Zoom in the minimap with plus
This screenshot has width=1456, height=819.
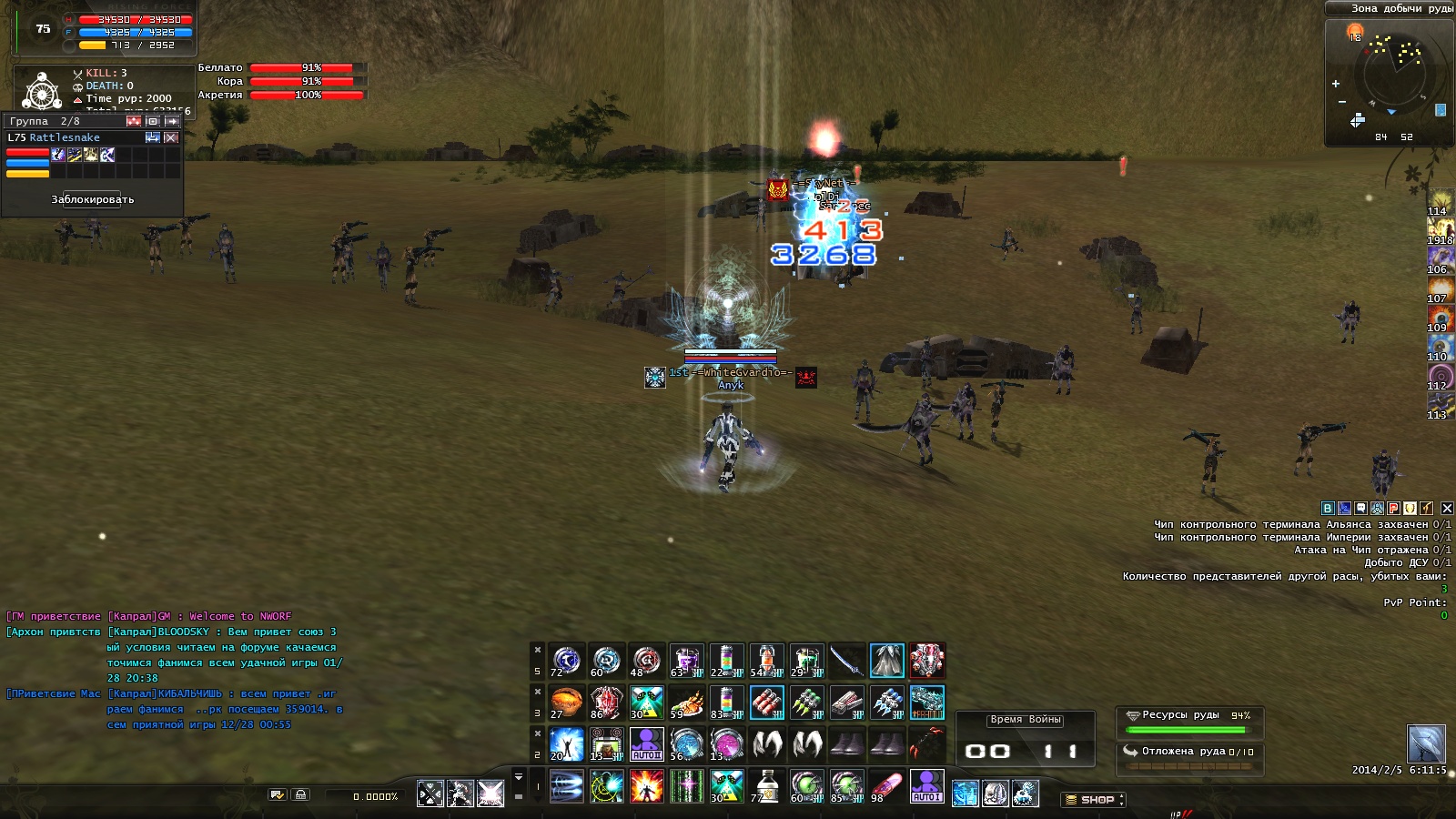coord(1336,84)
